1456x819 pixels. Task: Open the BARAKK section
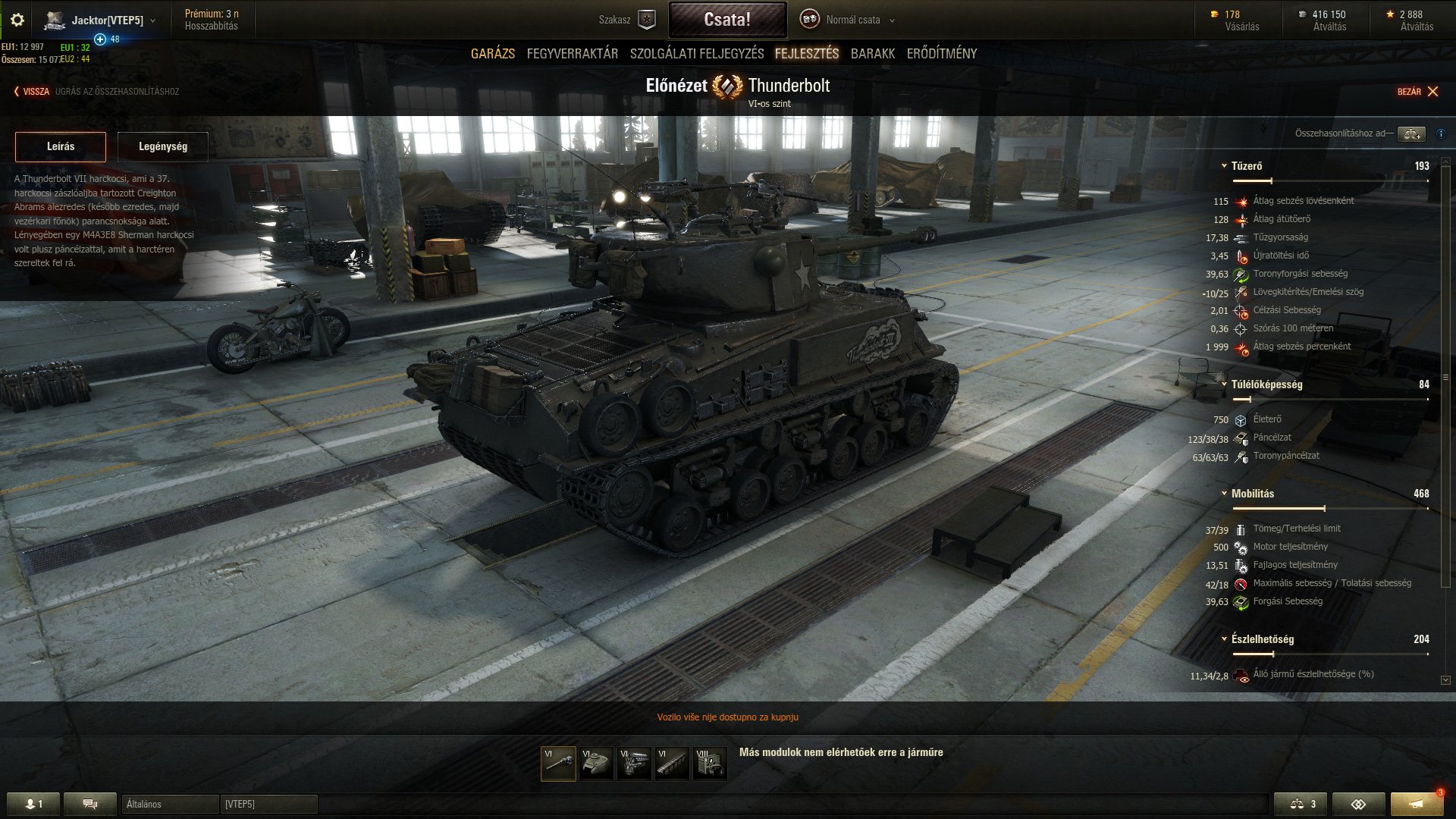(873, 54)
